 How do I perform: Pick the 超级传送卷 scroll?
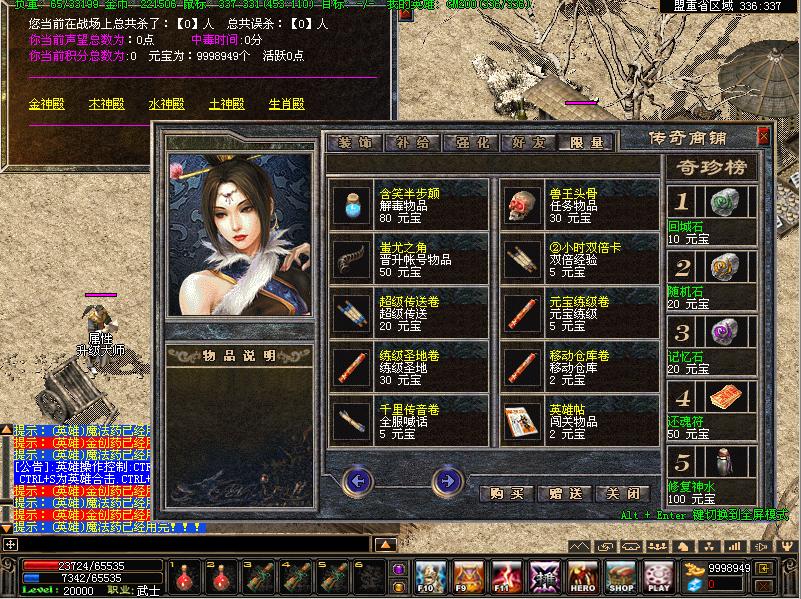coord(350,314)
